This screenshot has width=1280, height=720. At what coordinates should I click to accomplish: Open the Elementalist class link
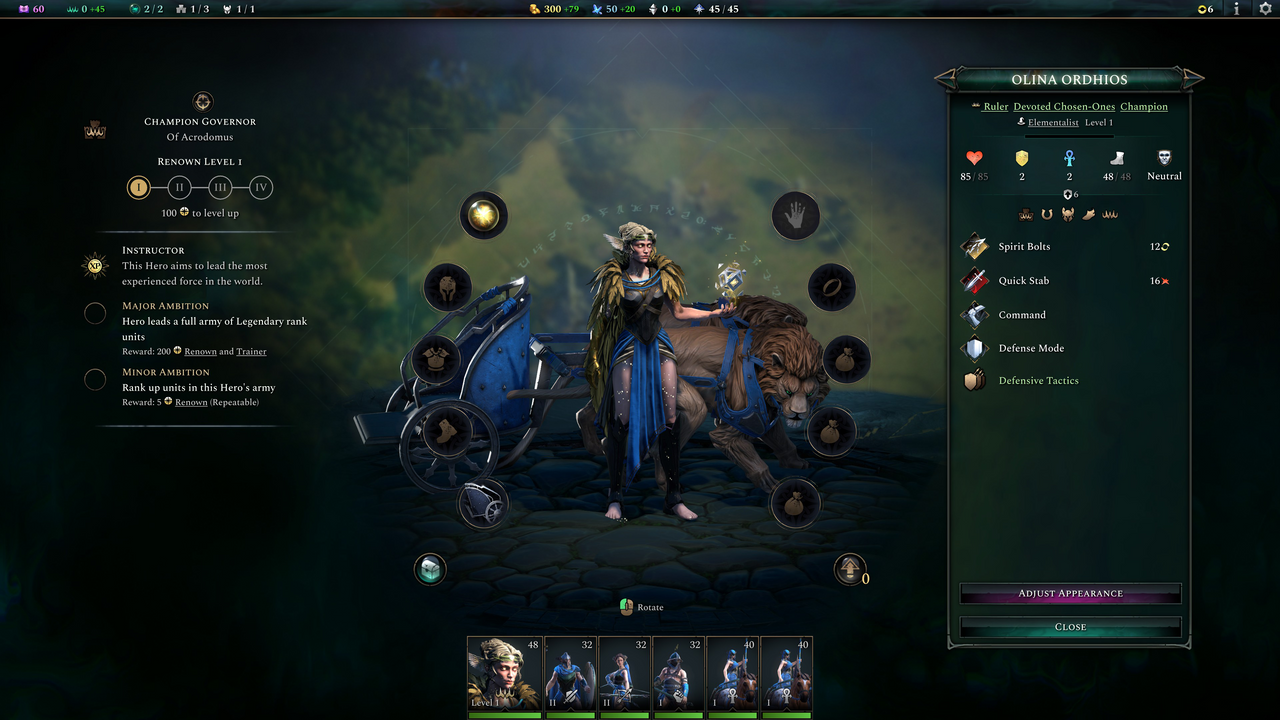point(1053,122)
